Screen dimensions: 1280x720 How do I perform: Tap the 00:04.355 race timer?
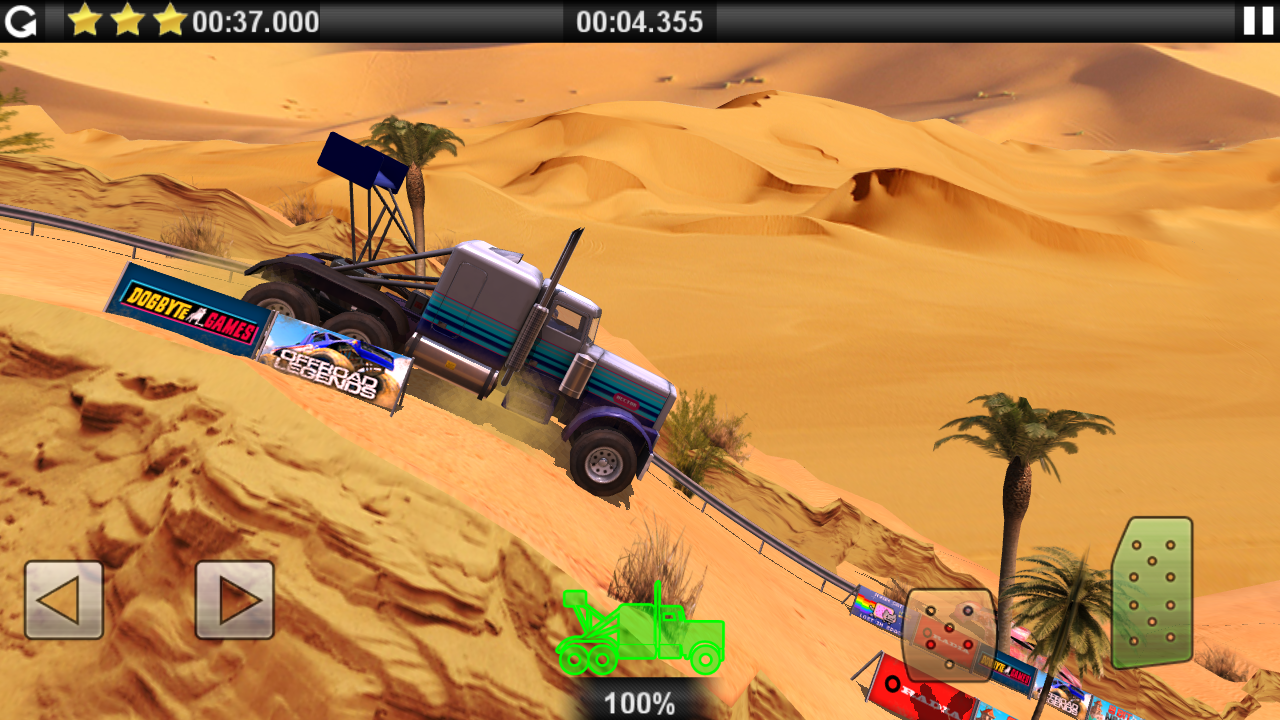(x=638, y=21)
